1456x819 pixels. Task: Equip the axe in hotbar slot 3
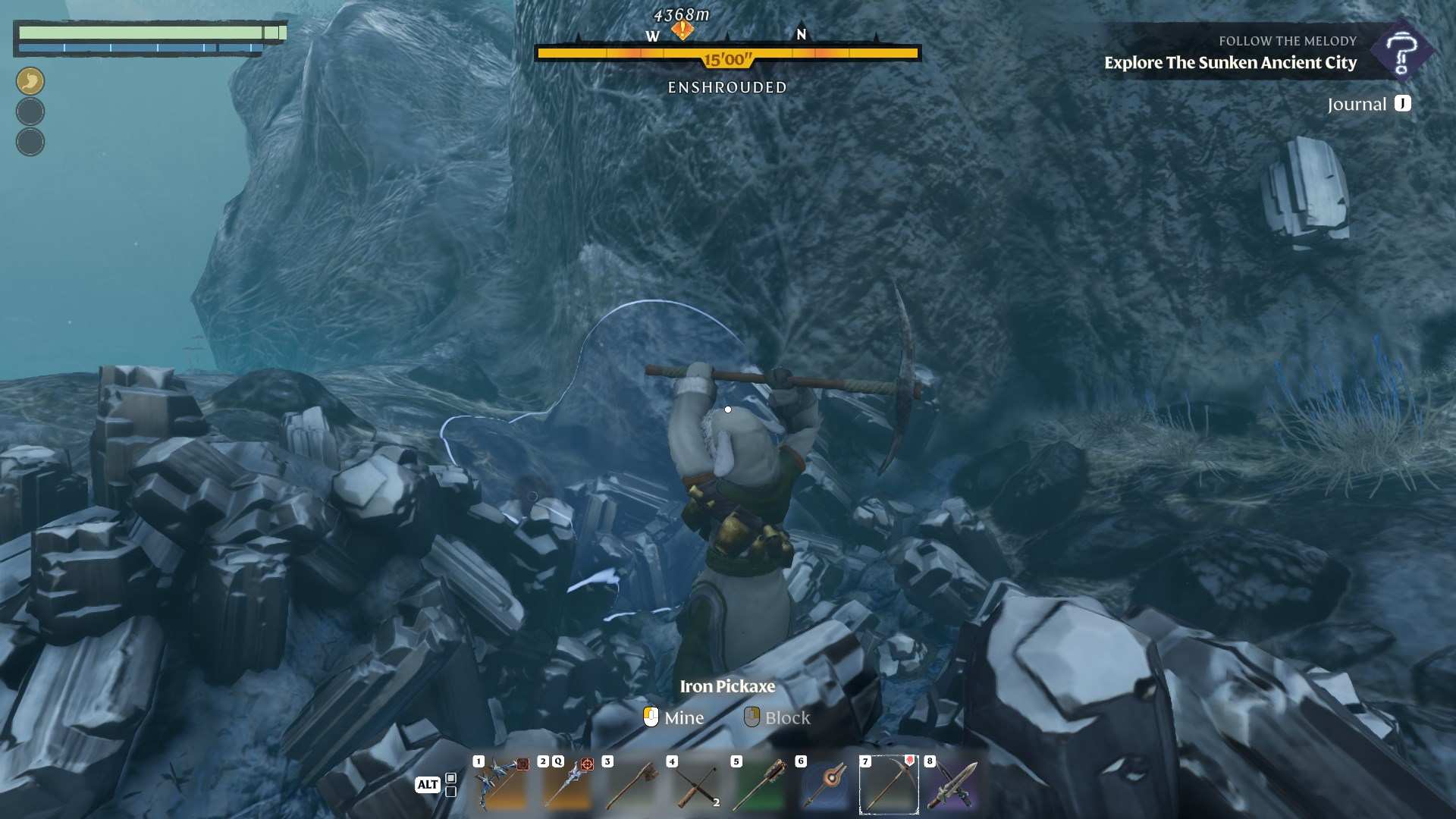631,784
